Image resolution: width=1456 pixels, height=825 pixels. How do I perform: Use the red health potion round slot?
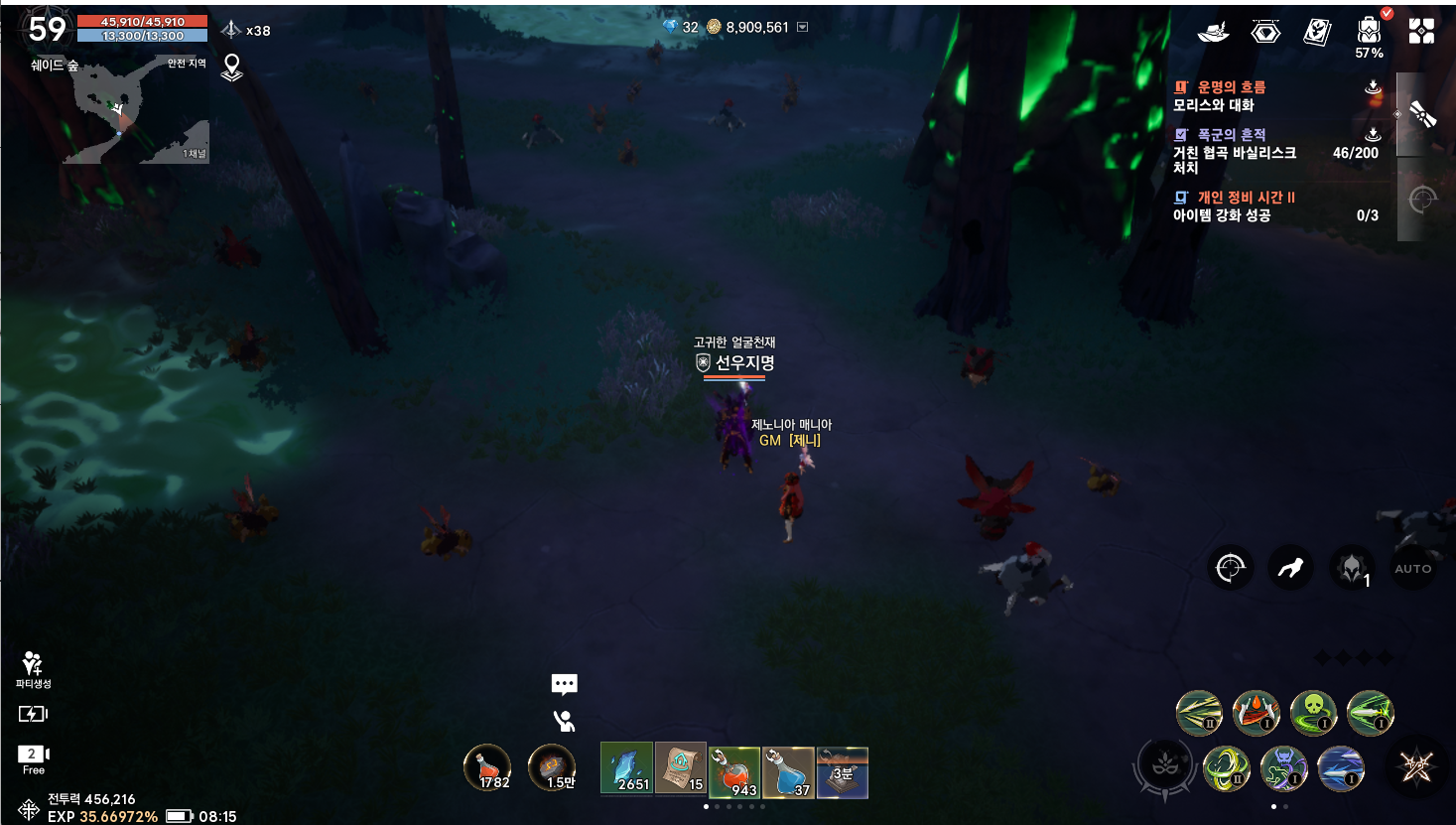(x=487, y=768)
